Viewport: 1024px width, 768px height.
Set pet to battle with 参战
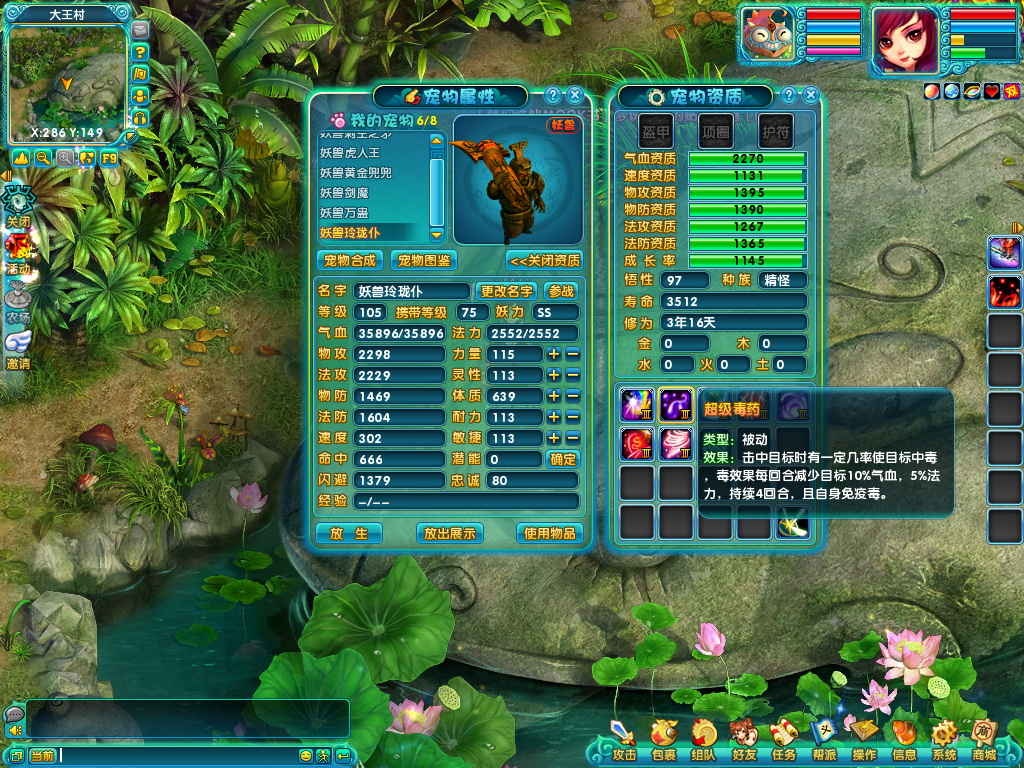[x=562, y=291]
